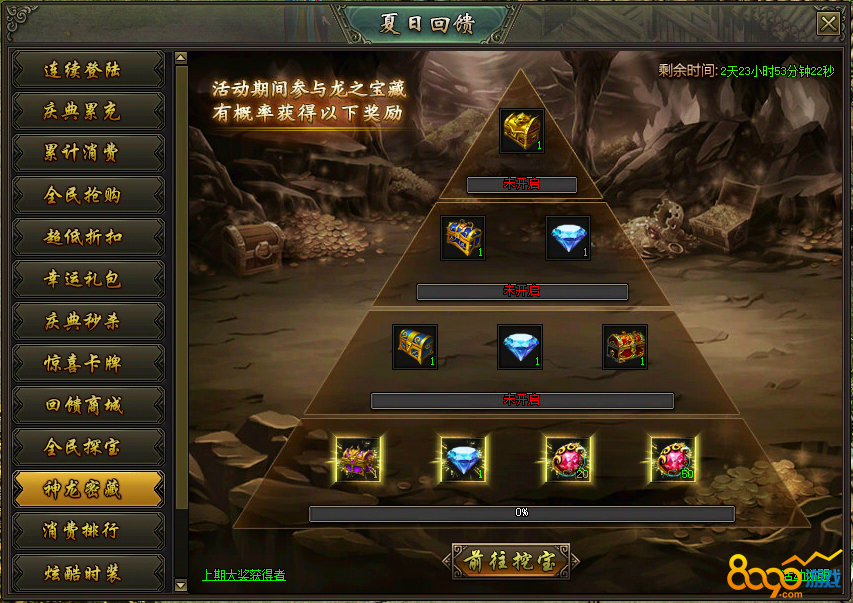This screenshot has width=853, height=603.
Task: Switch to the 超低折扣 tab
Action: 87,238
